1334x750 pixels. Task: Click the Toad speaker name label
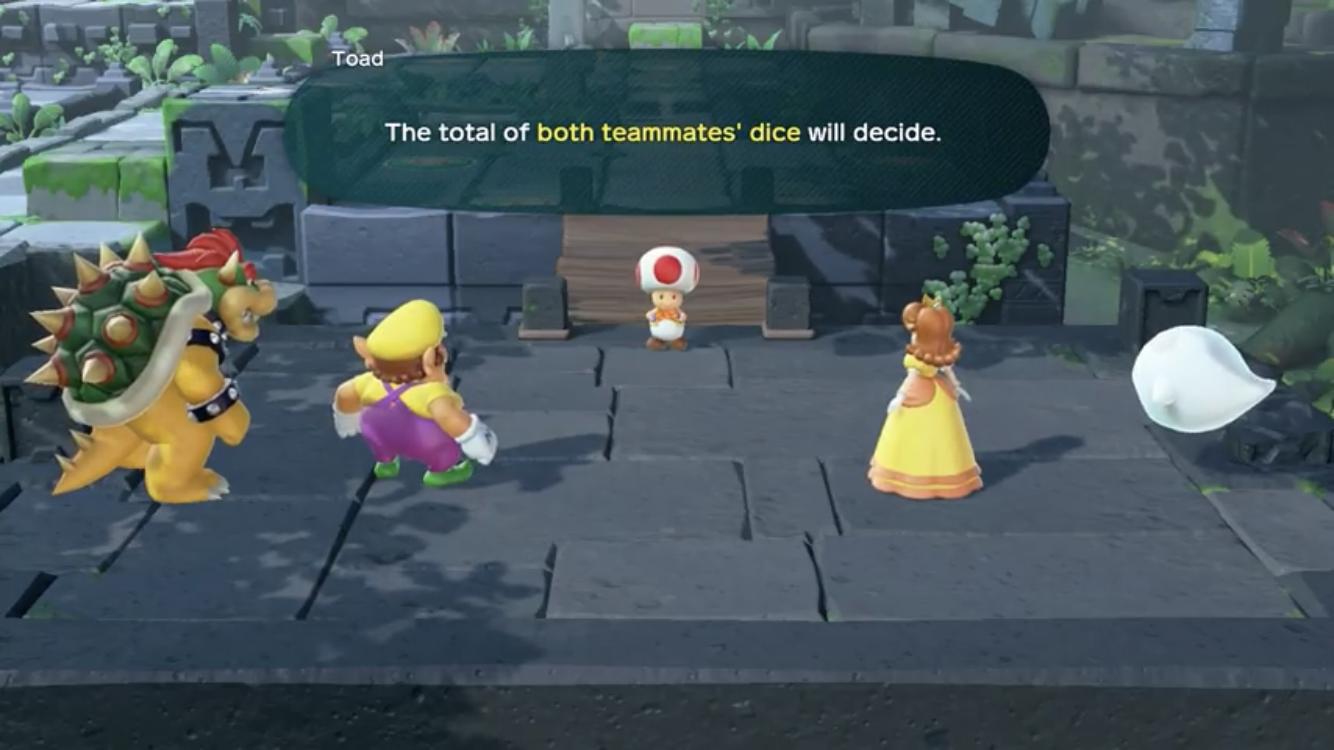pyautogui.click(x=356, y=58)
